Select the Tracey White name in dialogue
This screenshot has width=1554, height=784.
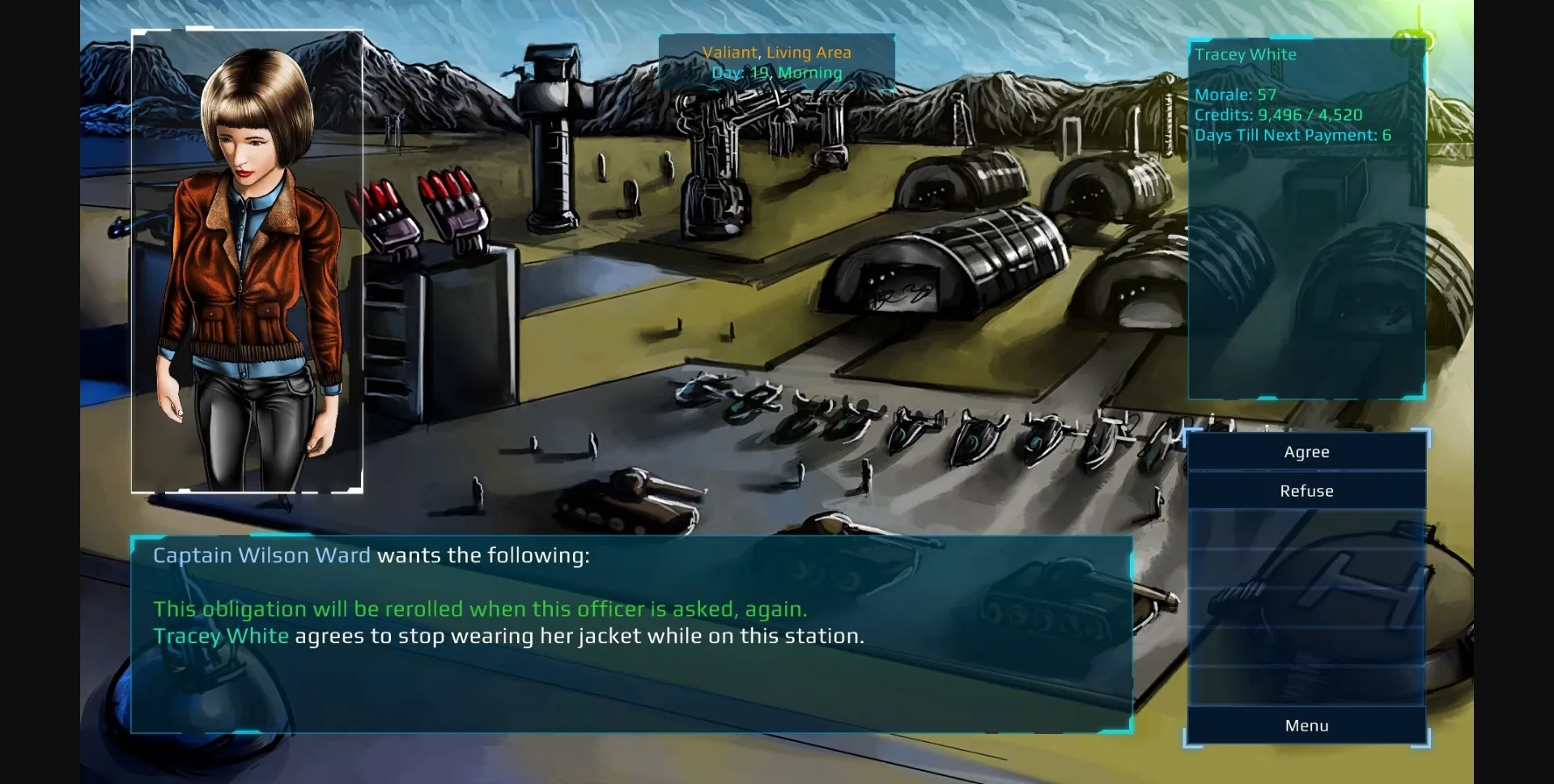click(x=220, y=636)
